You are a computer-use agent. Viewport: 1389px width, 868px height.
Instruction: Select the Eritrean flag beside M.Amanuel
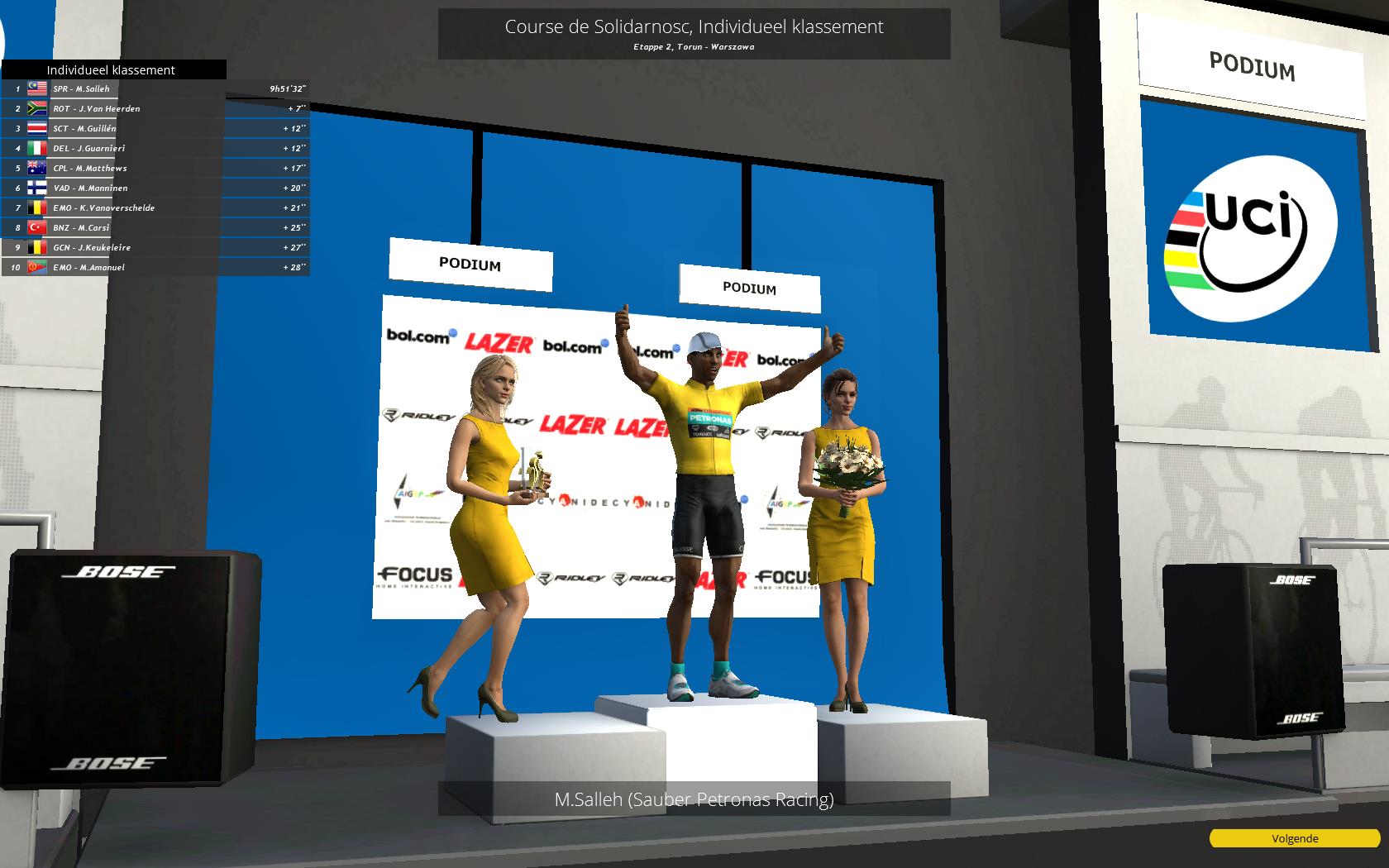pos(37,267)
